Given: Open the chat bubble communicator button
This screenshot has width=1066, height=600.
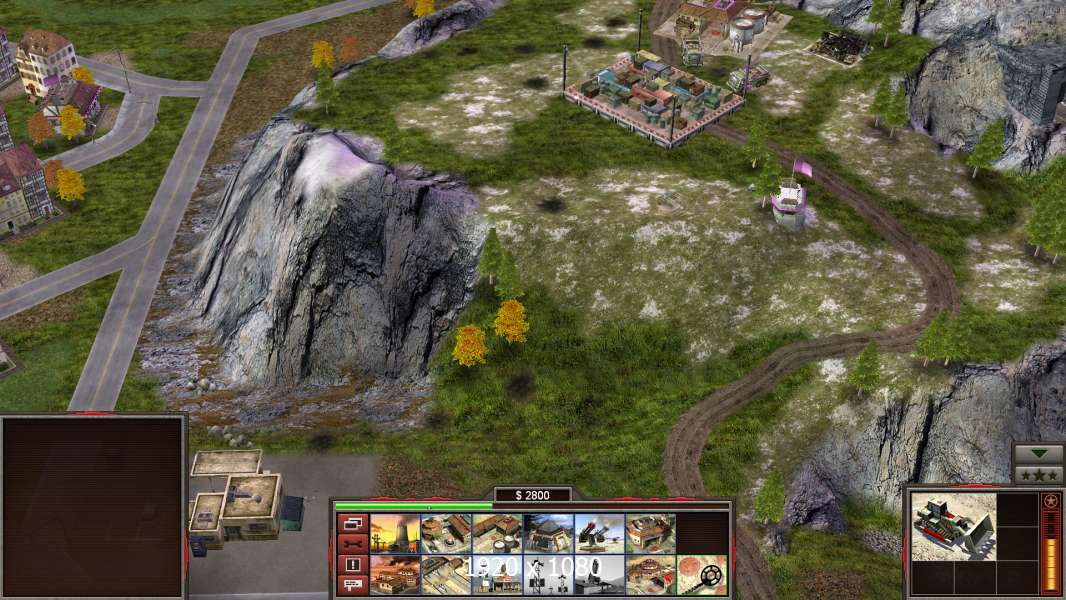Looking at the screenshot, I should coord(351,585).
